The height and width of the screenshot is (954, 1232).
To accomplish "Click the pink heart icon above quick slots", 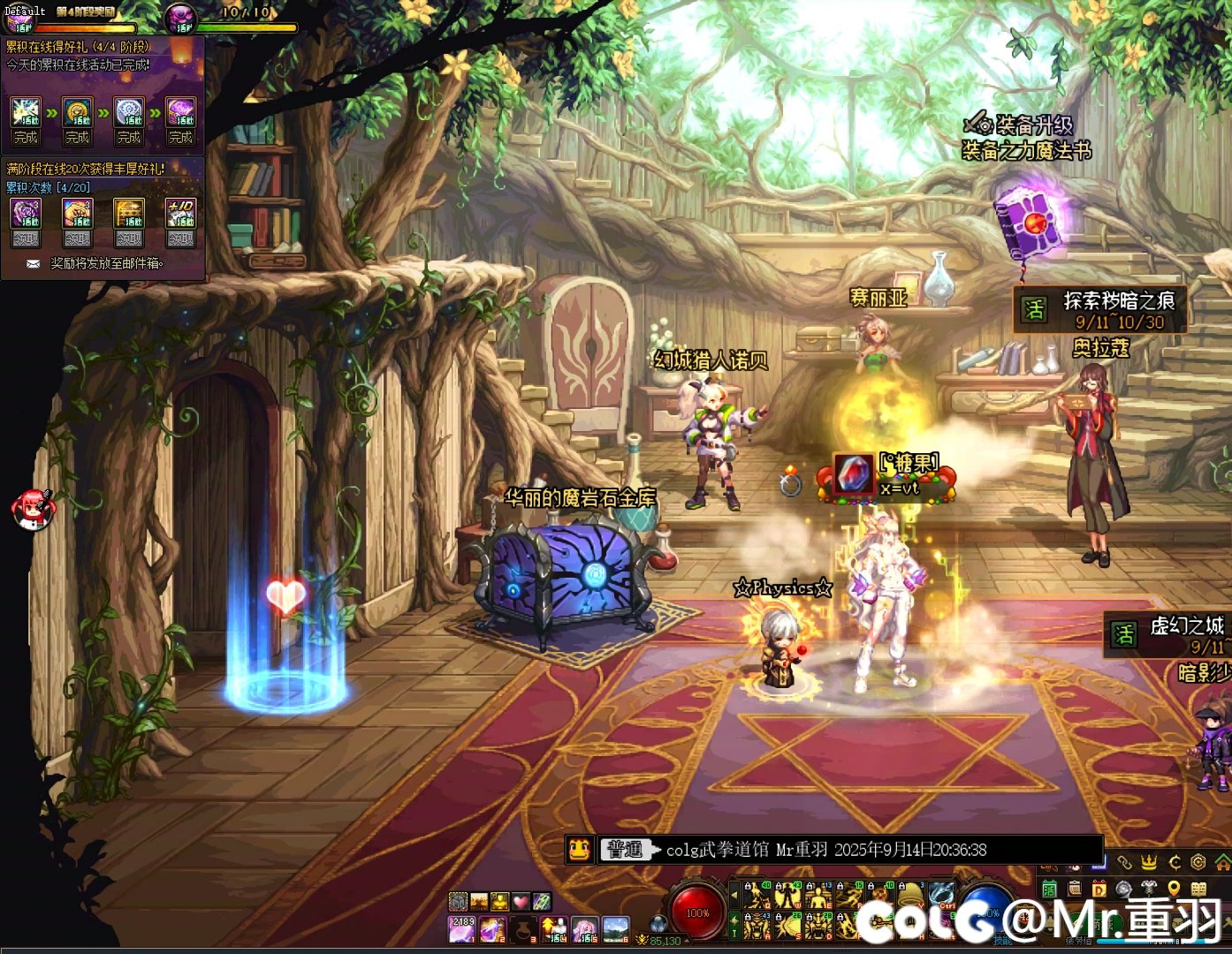I will pos(521,902).
